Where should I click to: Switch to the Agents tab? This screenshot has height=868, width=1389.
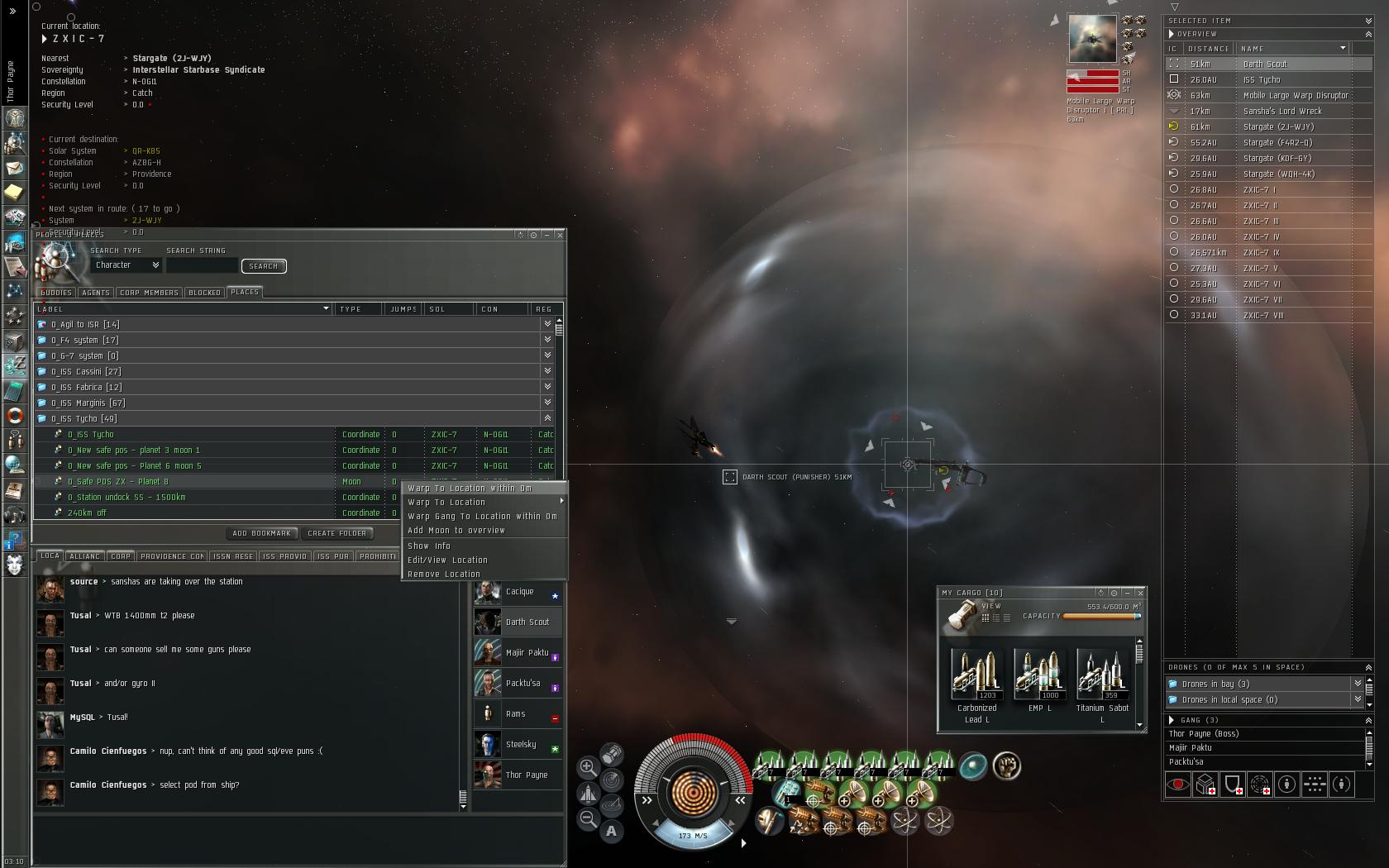click(x=96, y=293)
